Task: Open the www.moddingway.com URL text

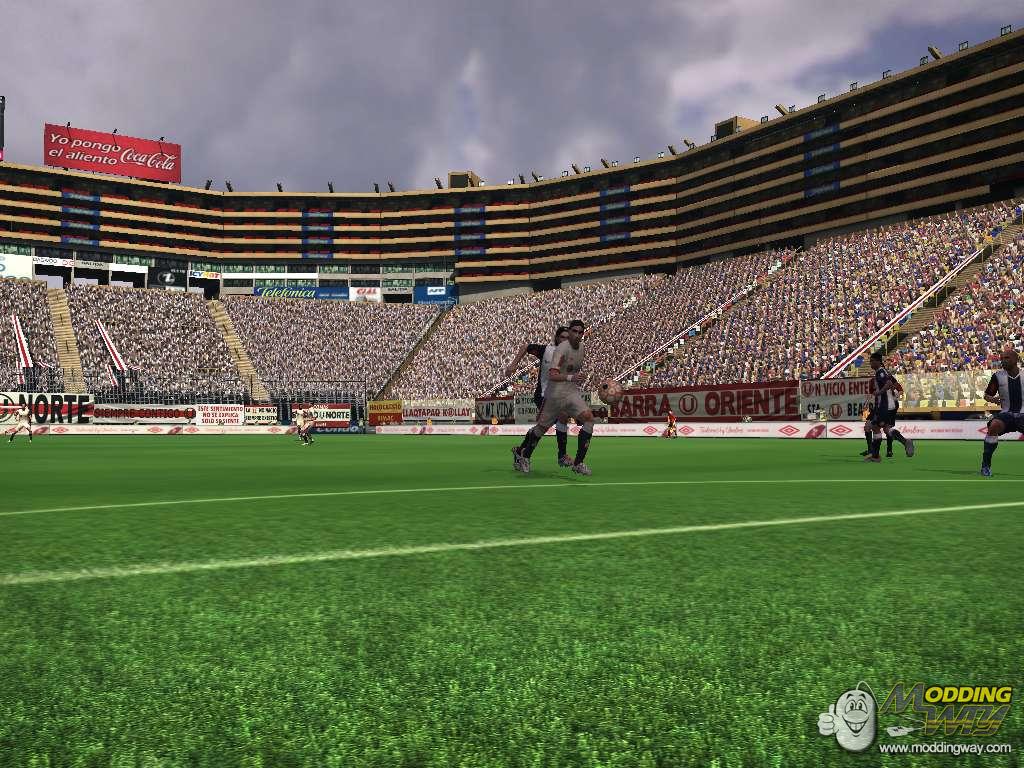Action: click(945, 747)
